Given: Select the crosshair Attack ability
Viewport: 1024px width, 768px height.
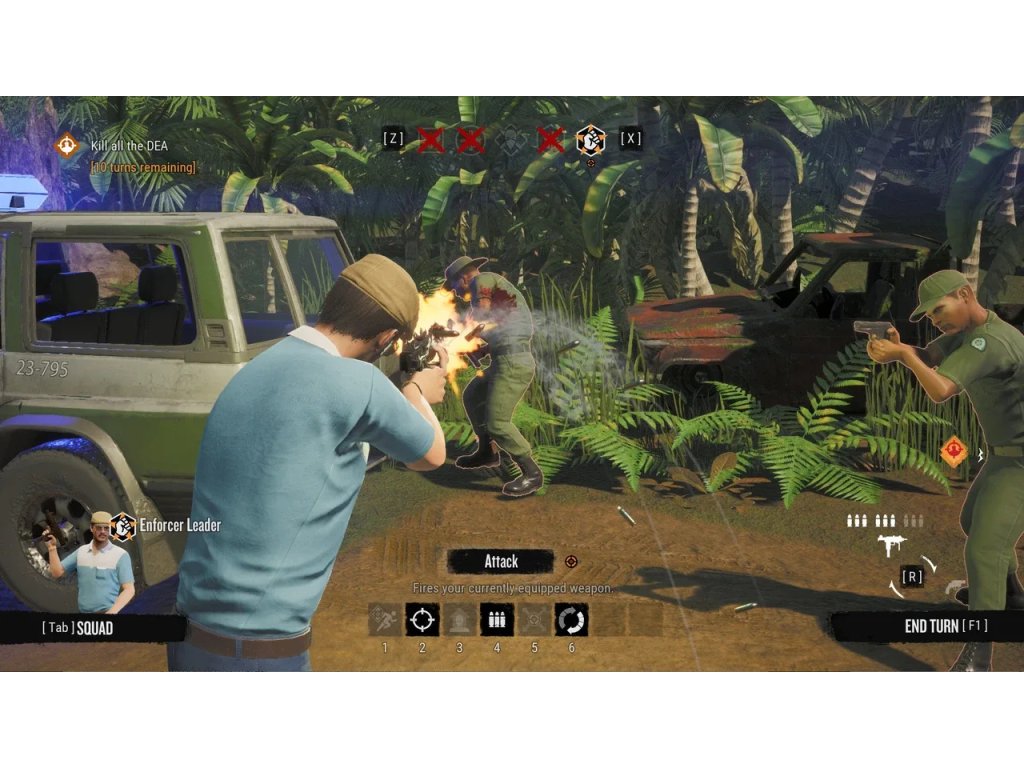Looking at the screenshot, I should [x=422, y=620].
